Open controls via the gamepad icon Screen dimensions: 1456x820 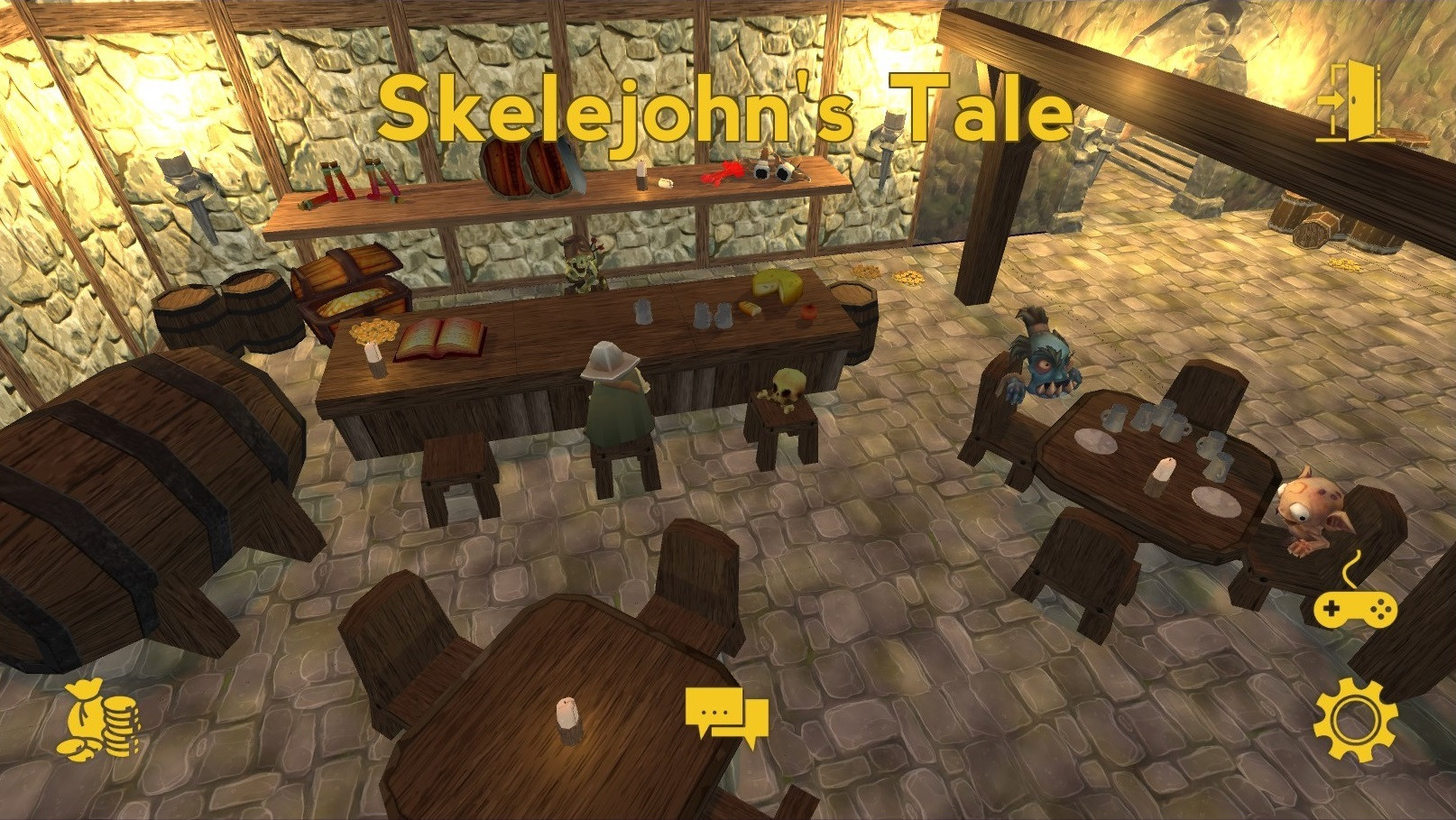[x=1356, y=611]
